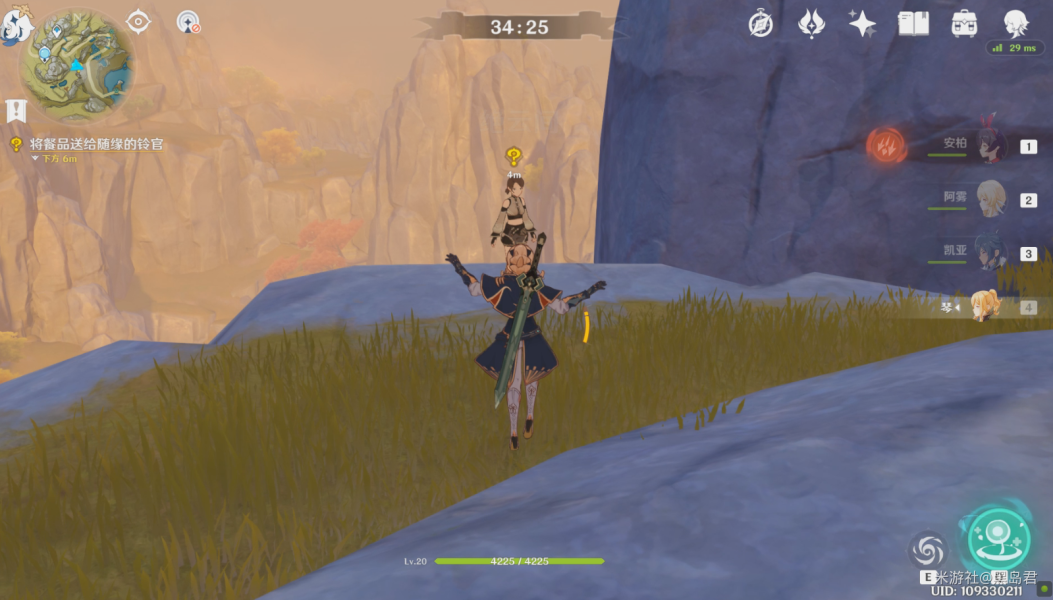Open the circular minimap

click(78, 65)
